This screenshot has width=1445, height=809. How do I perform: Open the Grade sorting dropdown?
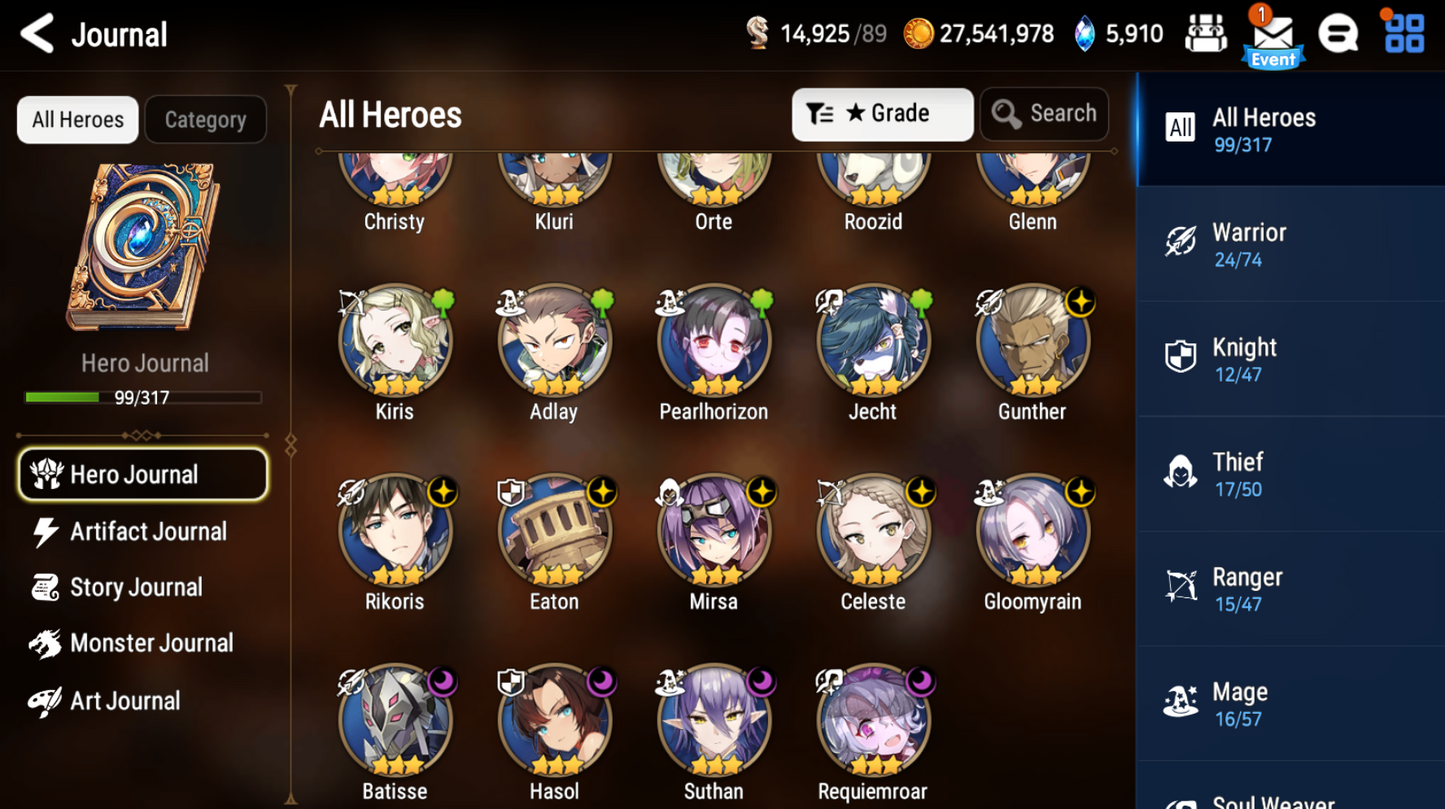pyautogui.click(x=881, y=113)
